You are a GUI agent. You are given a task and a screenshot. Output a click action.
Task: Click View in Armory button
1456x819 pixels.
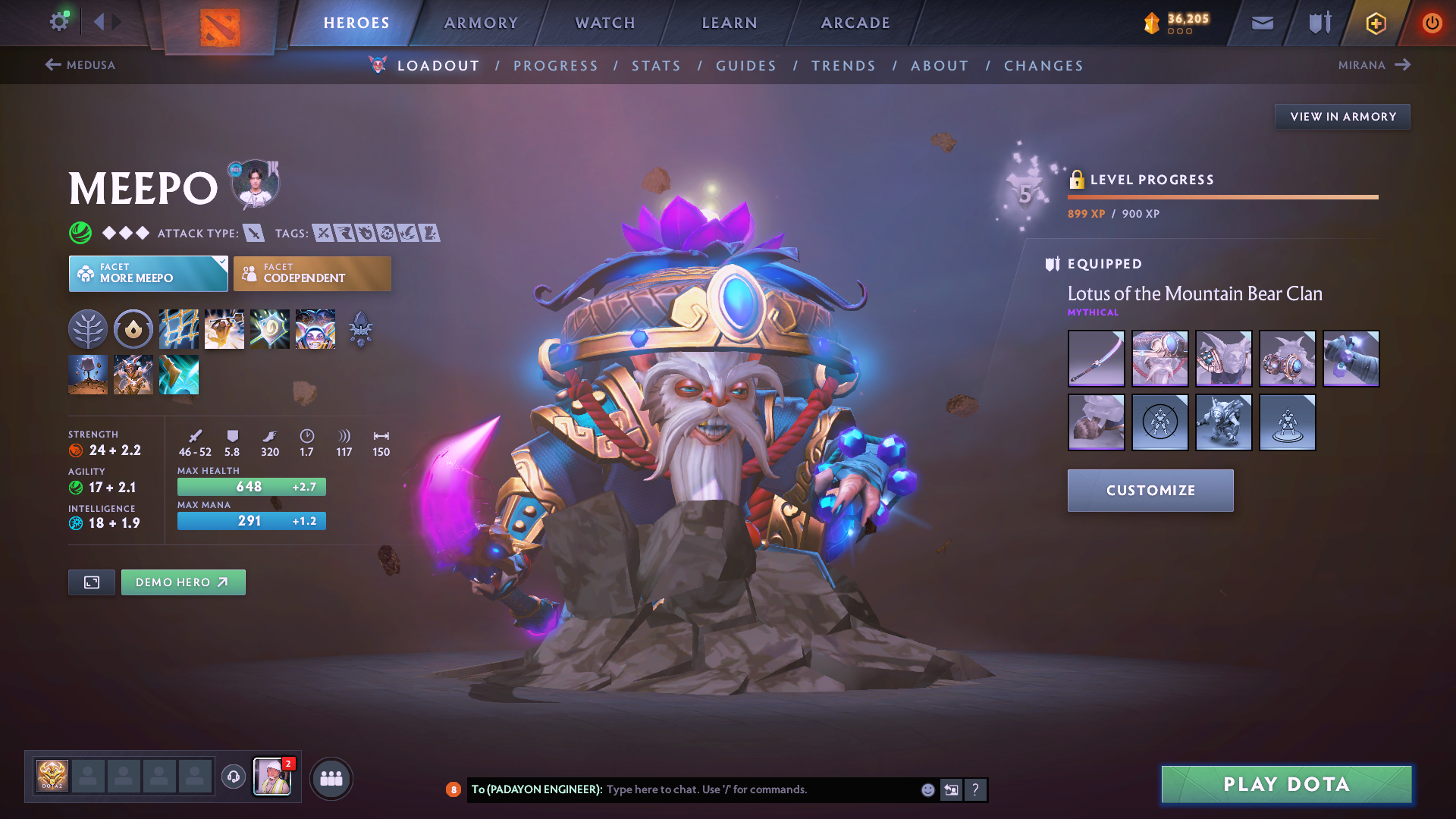[x=1342, y=117]
